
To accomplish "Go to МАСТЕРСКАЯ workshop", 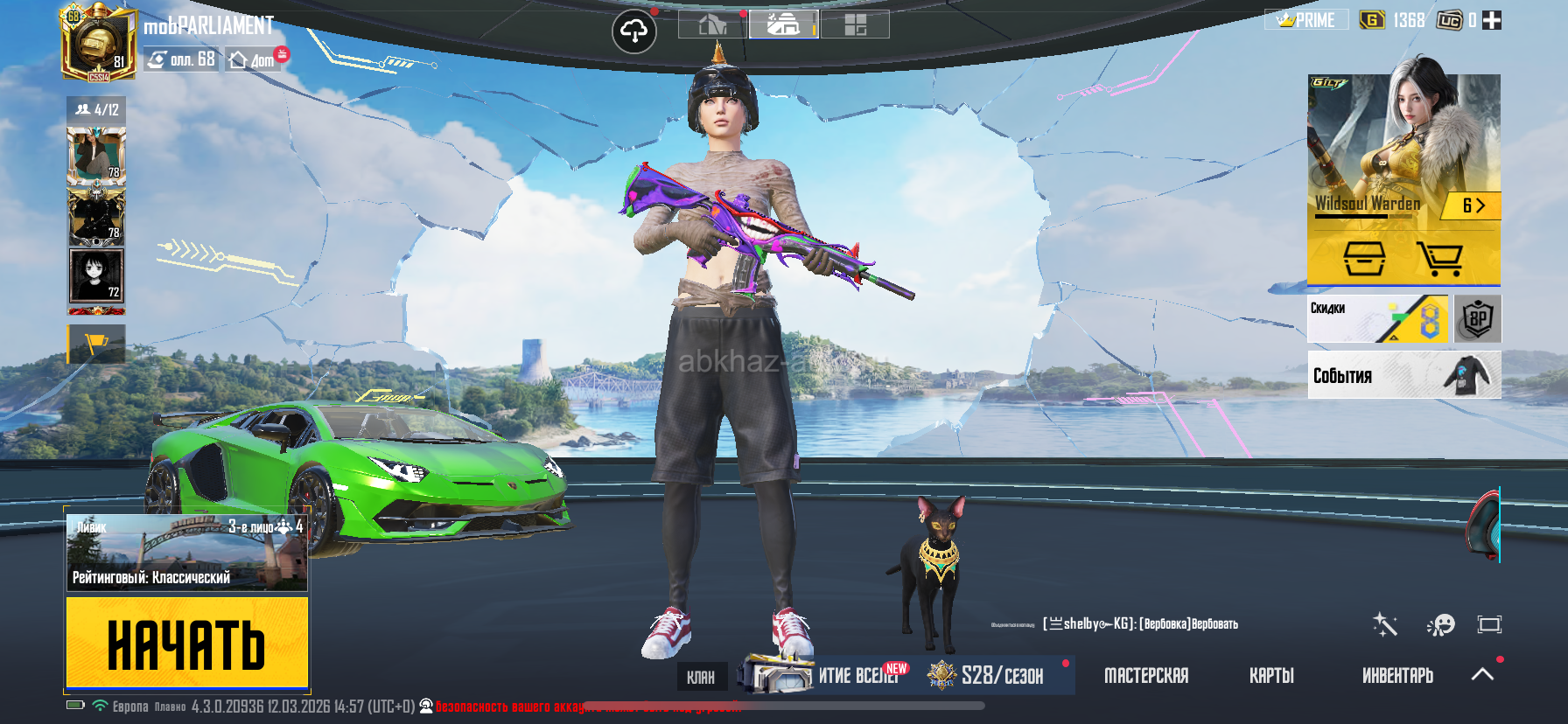I will [x=1146, y=676].
